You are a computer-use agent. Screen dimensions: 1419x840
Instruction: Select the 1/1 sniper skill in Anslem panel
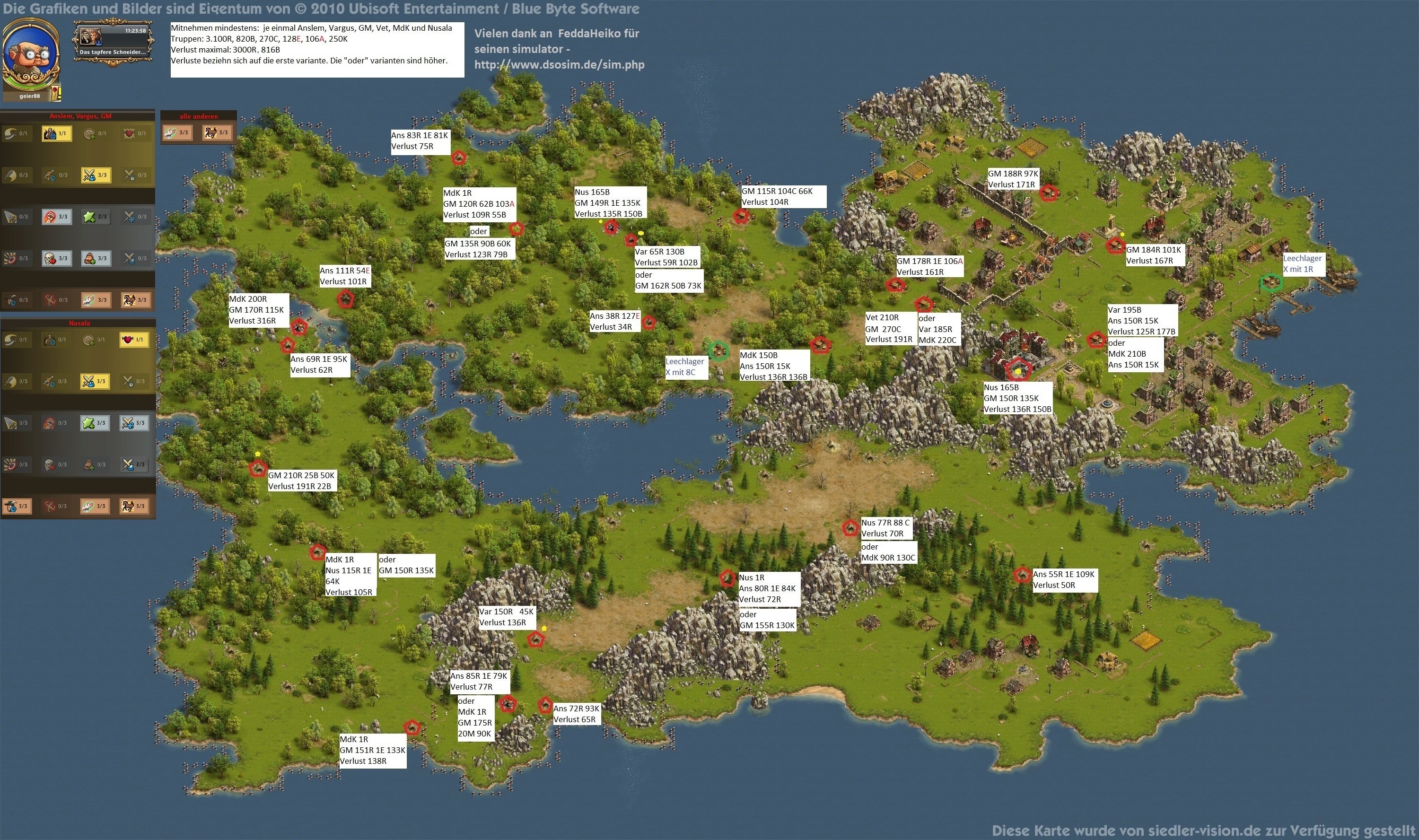pyautogui.click(x=57, y=133)
